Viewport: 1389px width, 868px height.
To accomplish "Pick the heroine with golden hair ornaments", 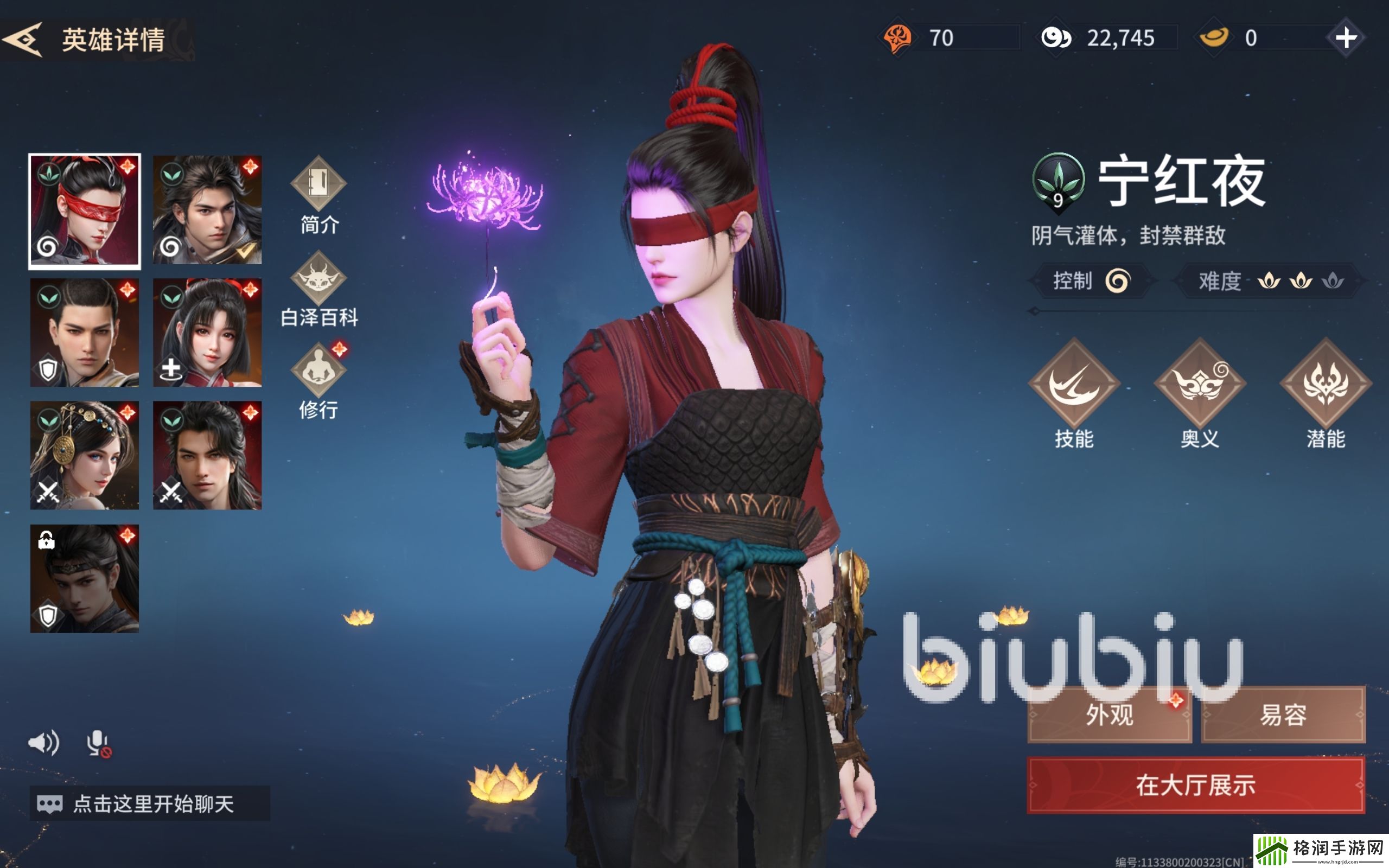I will (x=85, y=455).
